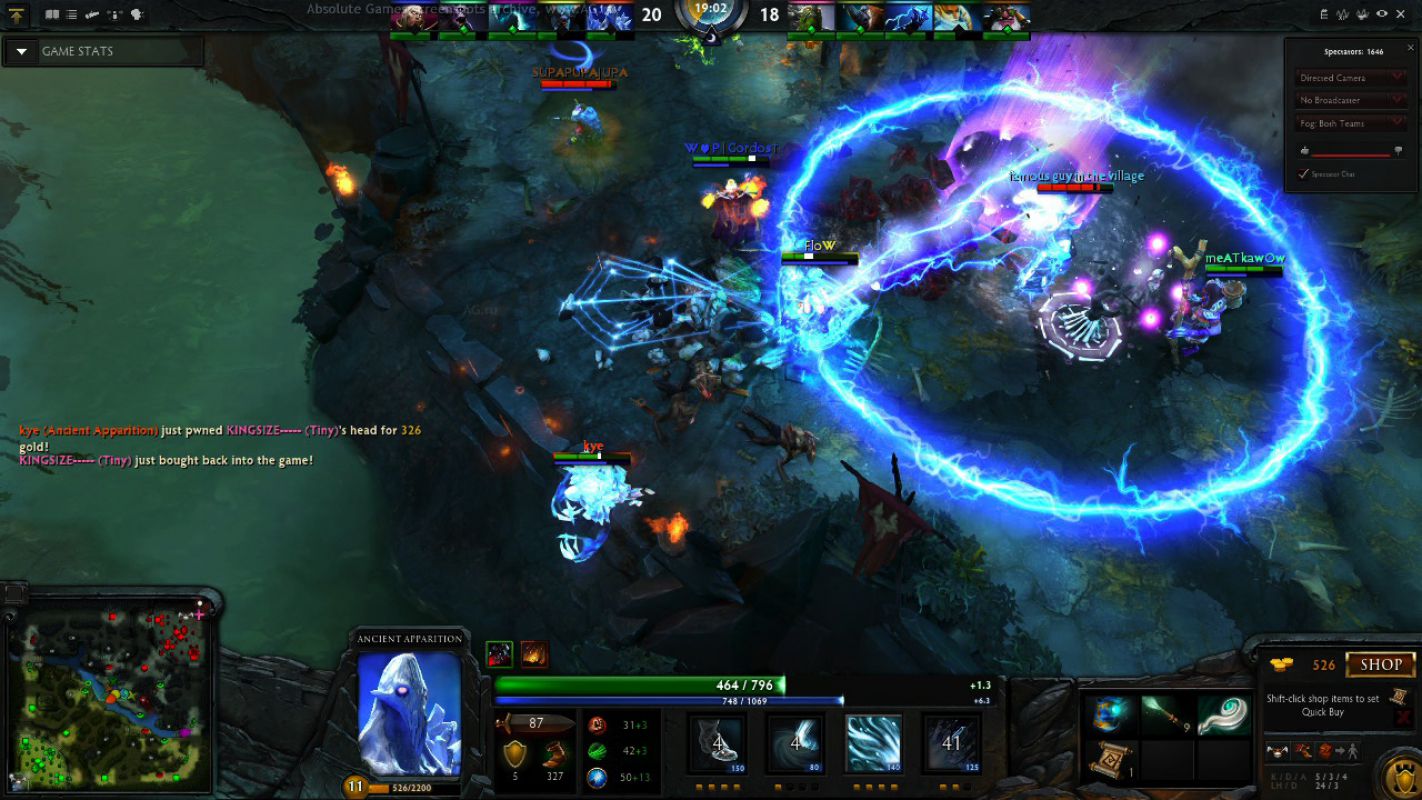
Task: Open the SHOP
Action: pyautogui.click(x=1381, y=663)
